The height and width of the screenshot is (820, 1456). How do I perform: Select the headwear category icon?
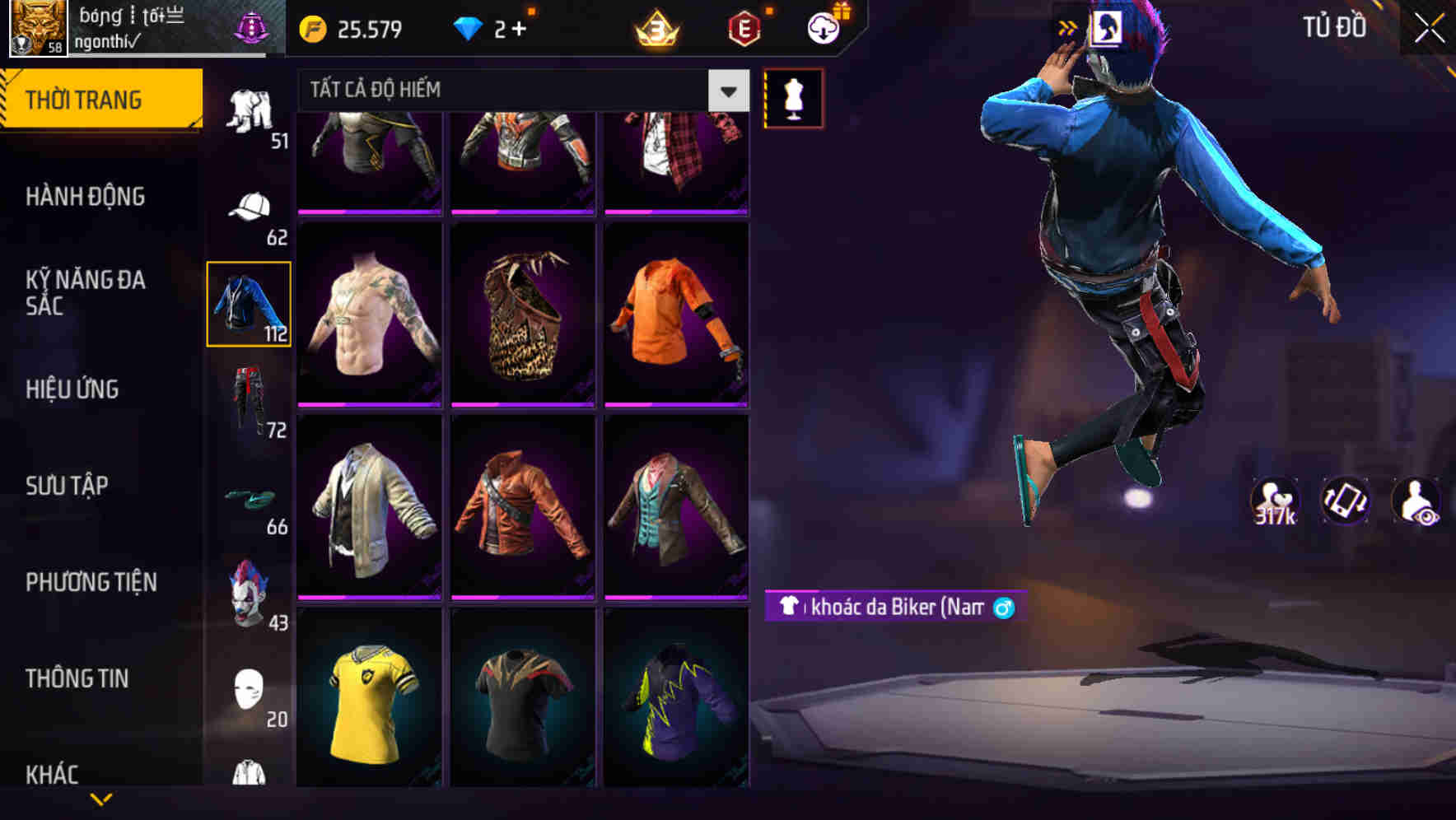click(251, 206)
